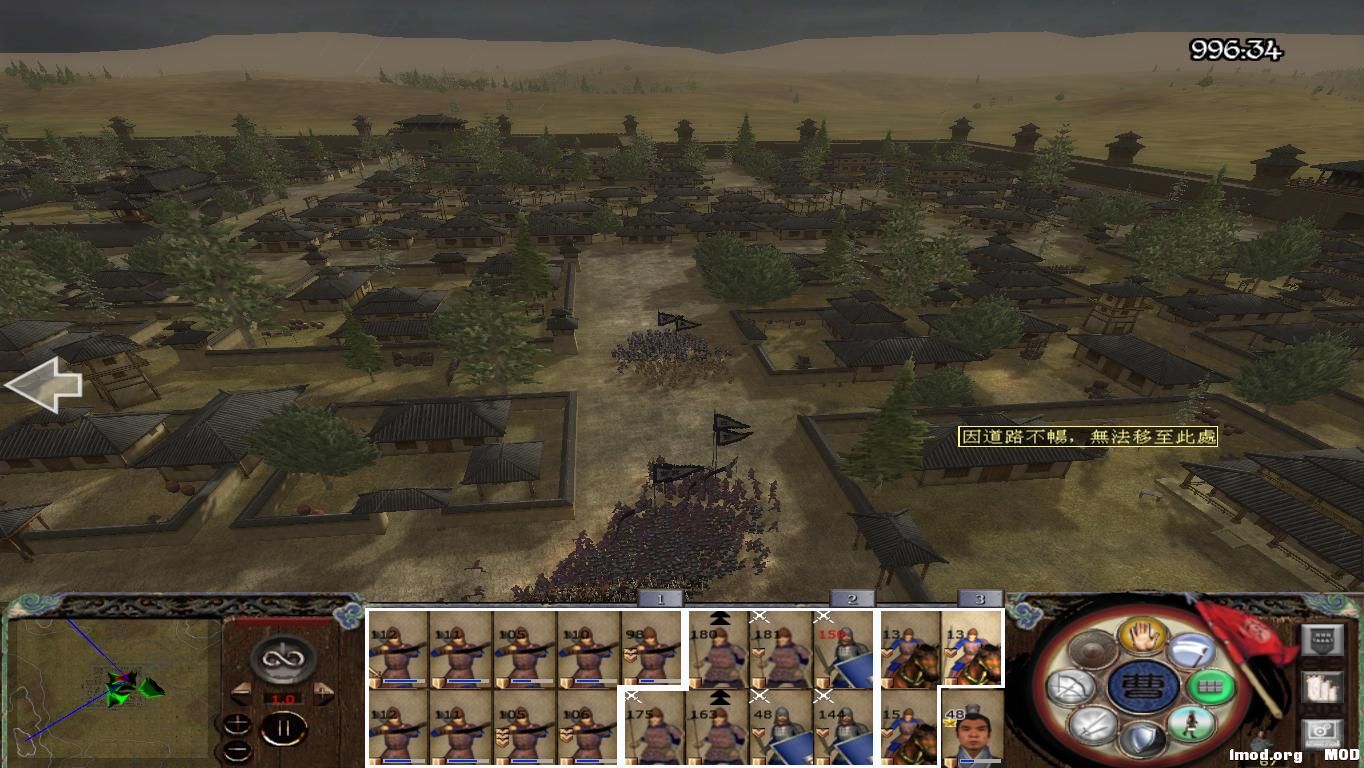
Task: Click the infinity unlimited time icon
Action: (x=283, y=658)
